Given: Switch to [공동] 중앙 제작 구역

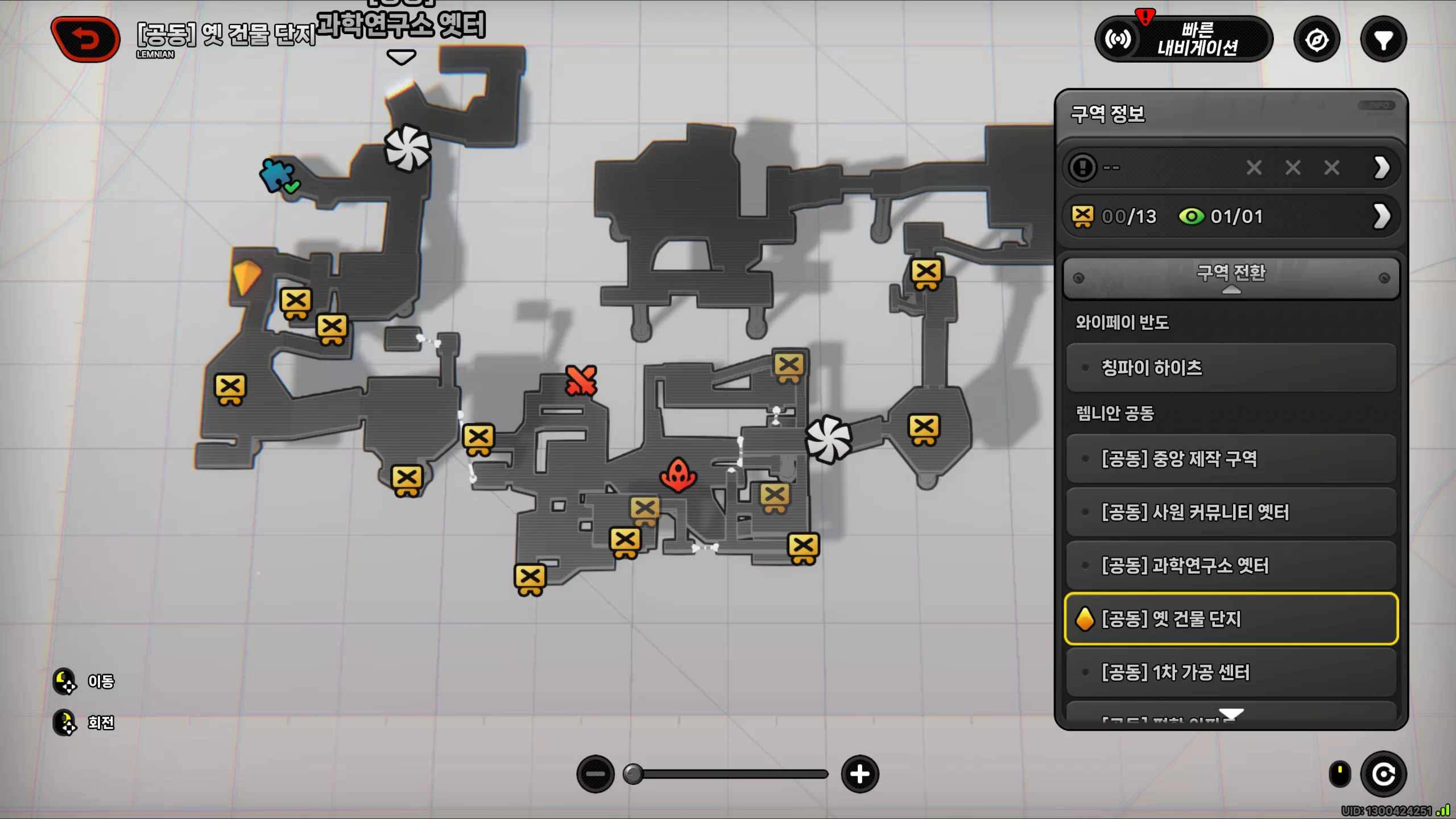Looking at the screenshot, I should point(1231,458).
